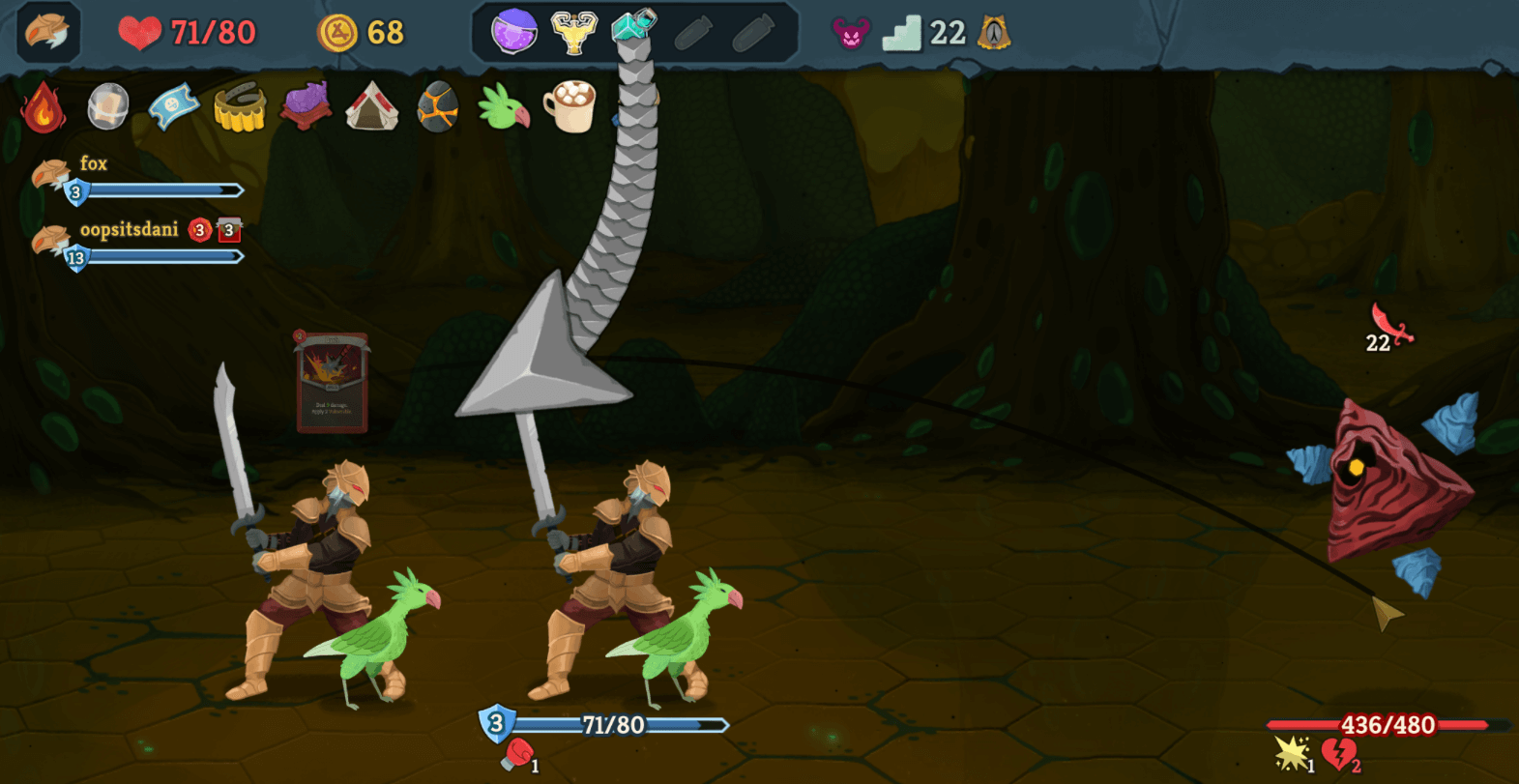
Task: Select the teal cube potion
Action: pos(633,27)
